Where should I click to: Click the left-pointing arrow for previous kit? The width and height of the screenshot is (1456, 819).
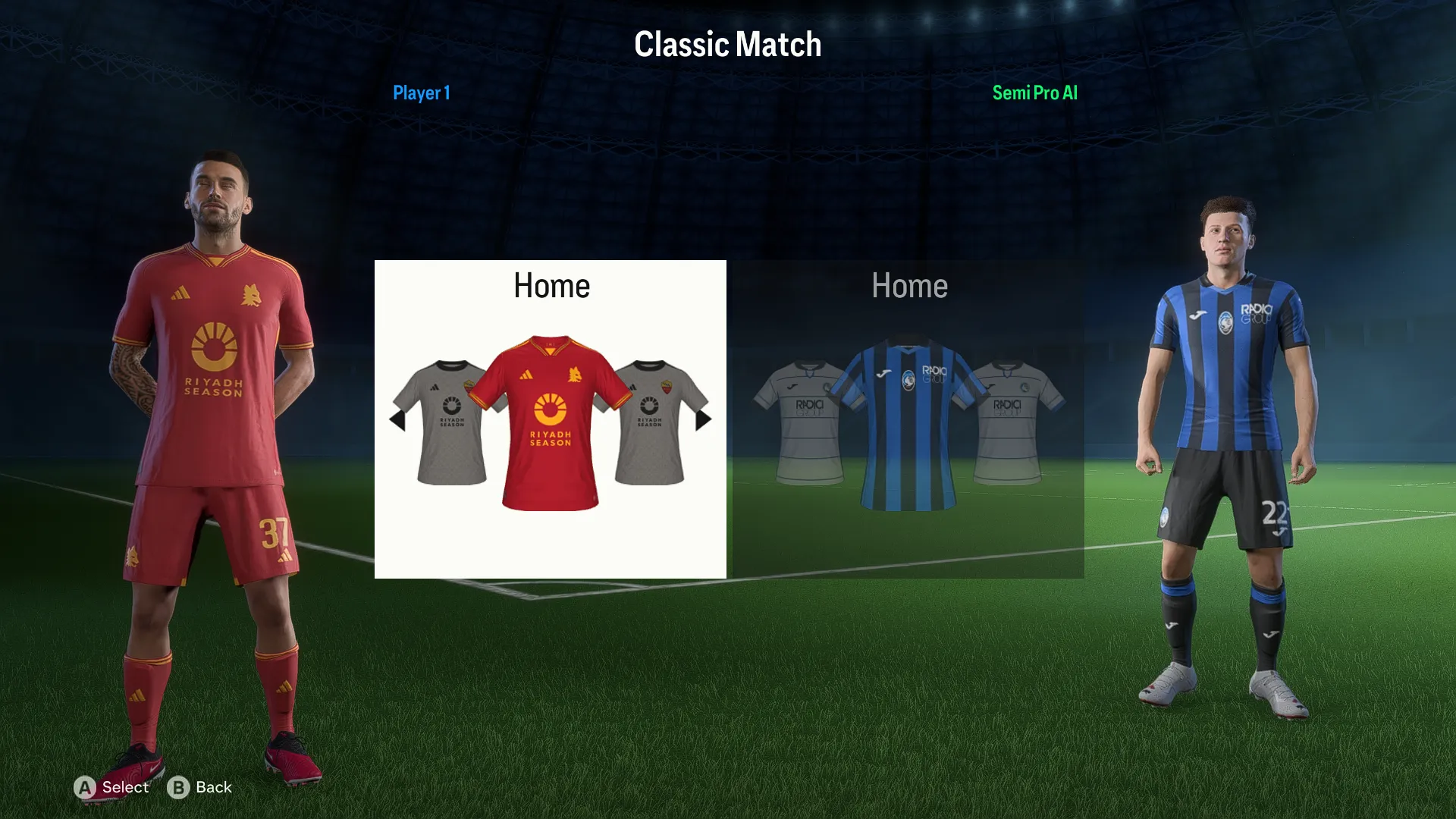click(x=397, y=419)
